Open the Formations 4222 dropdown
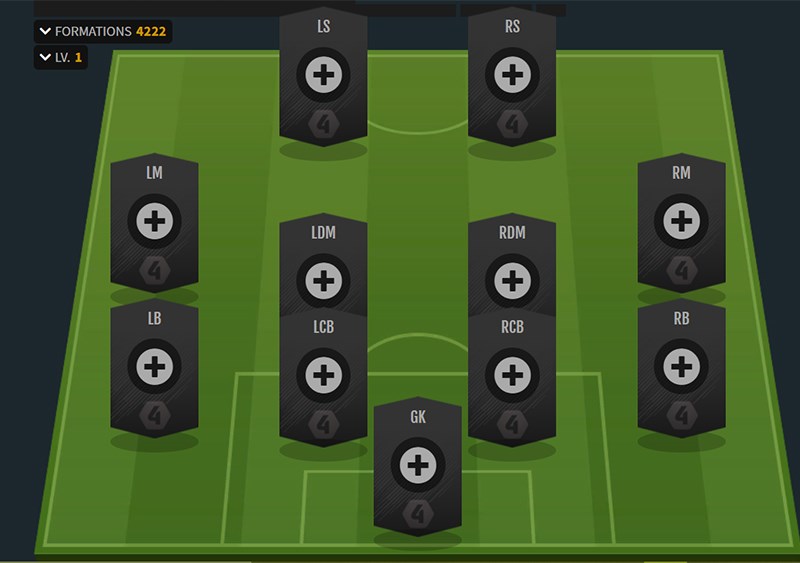The height and width of the screenshot is (563, 800). tap(102, 31)
